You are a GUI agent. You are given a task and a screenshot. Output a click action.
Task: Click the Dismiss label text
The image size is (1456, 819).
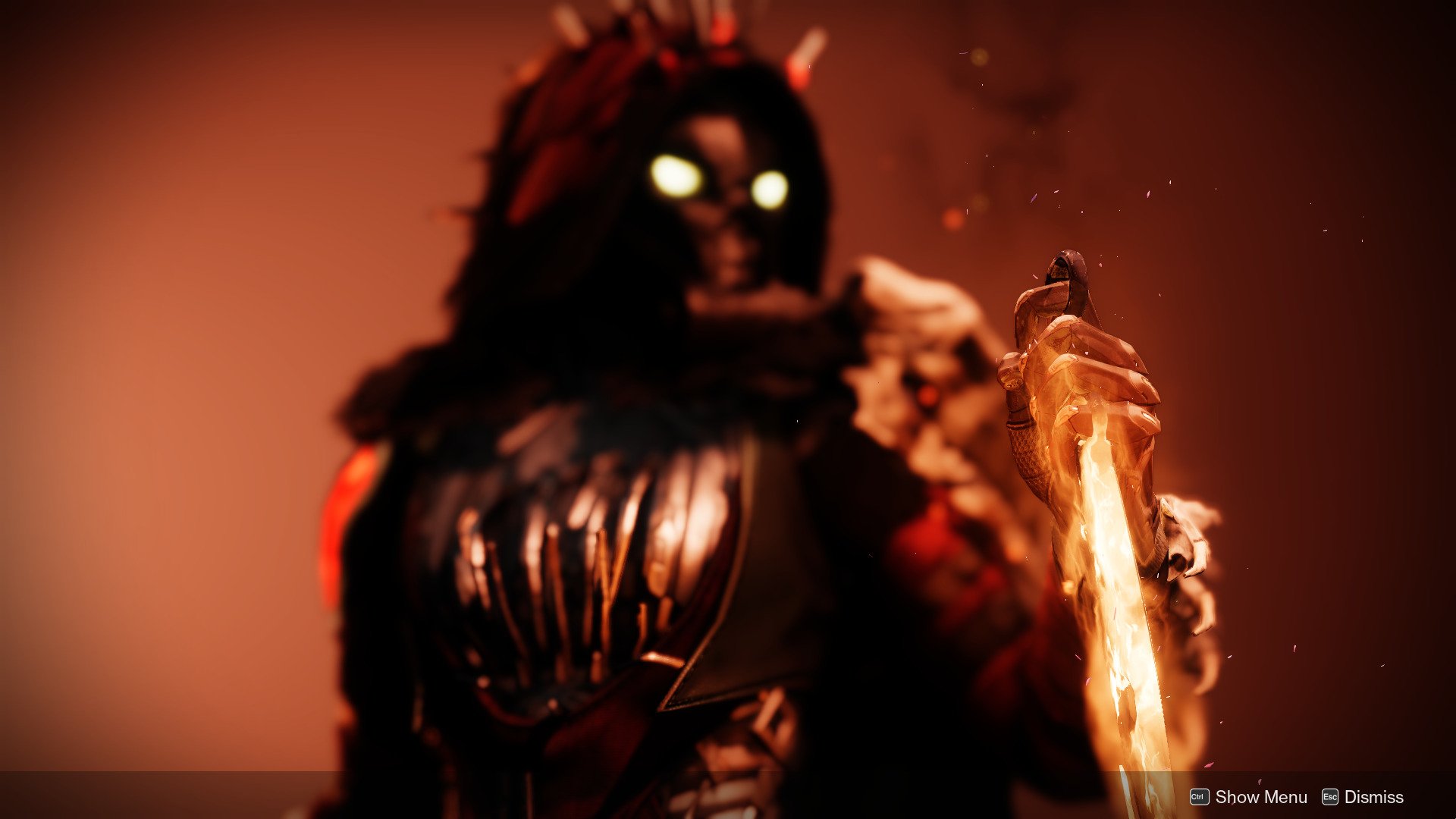(x=1376, y=796)
